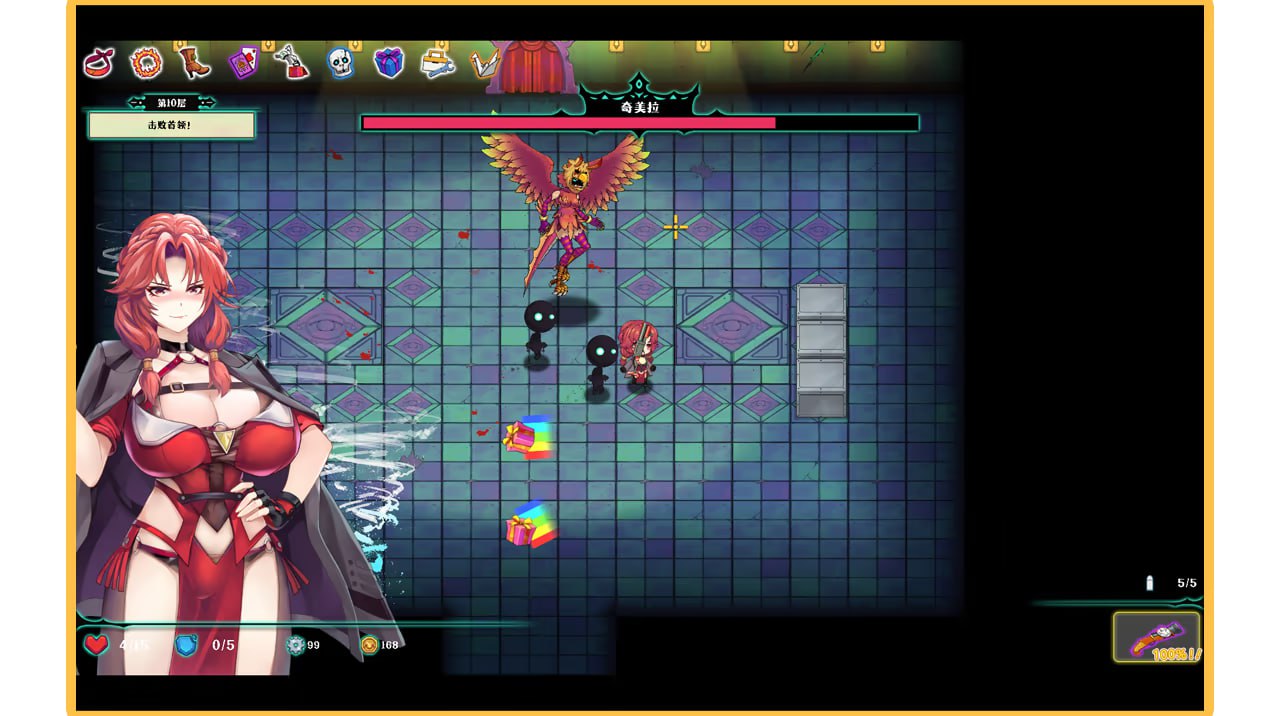Click the flaming ring relic icon

(146, 64)
